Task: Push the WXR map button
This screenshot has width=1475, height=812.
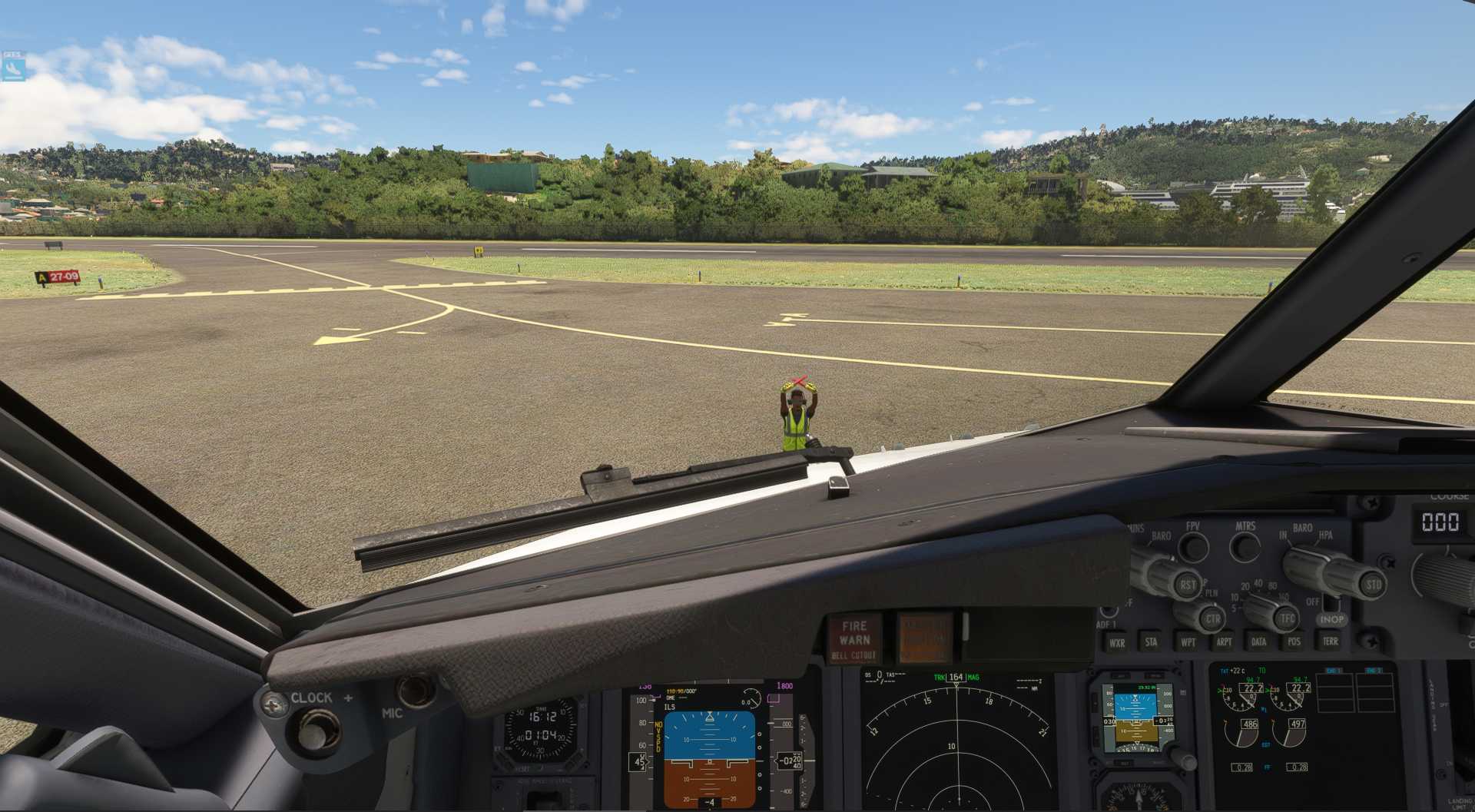Action: point(1116,643)
